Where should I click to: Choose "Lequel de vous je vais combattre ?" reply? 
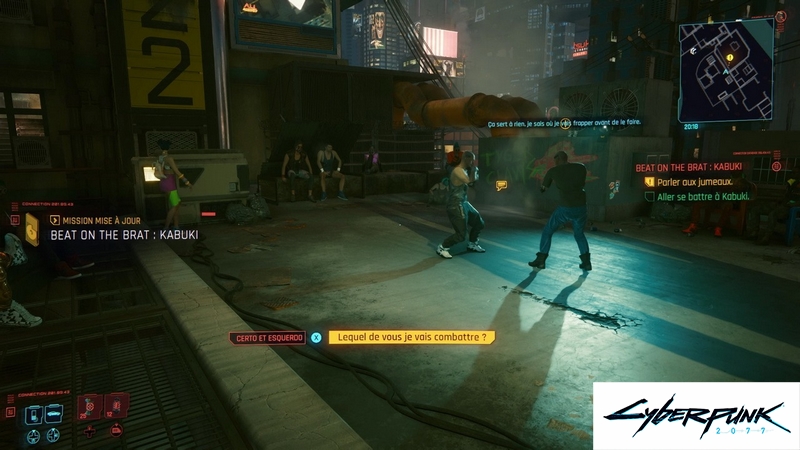point(411,338)
